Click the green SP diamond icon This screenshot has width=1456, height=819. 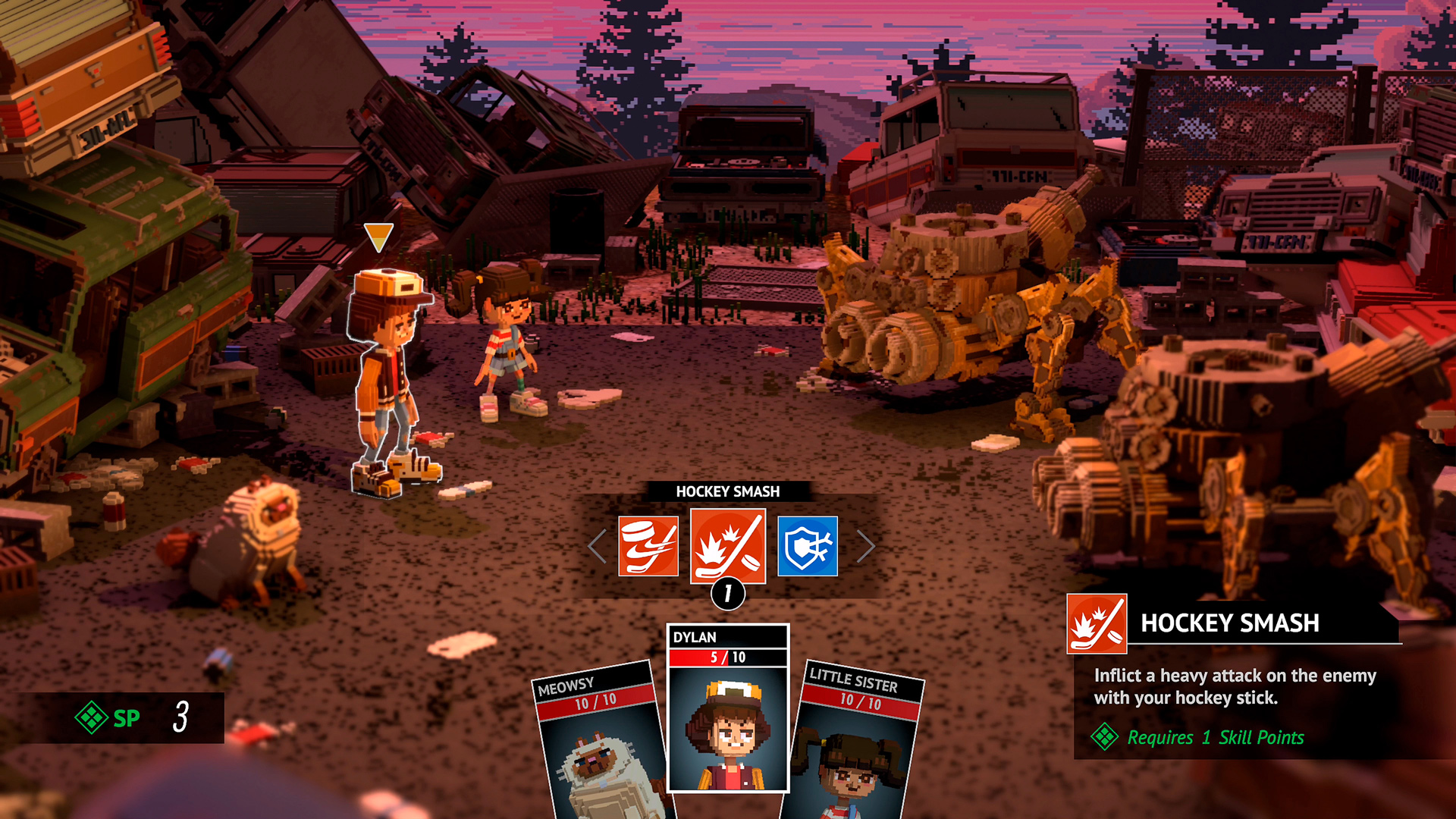93,719
